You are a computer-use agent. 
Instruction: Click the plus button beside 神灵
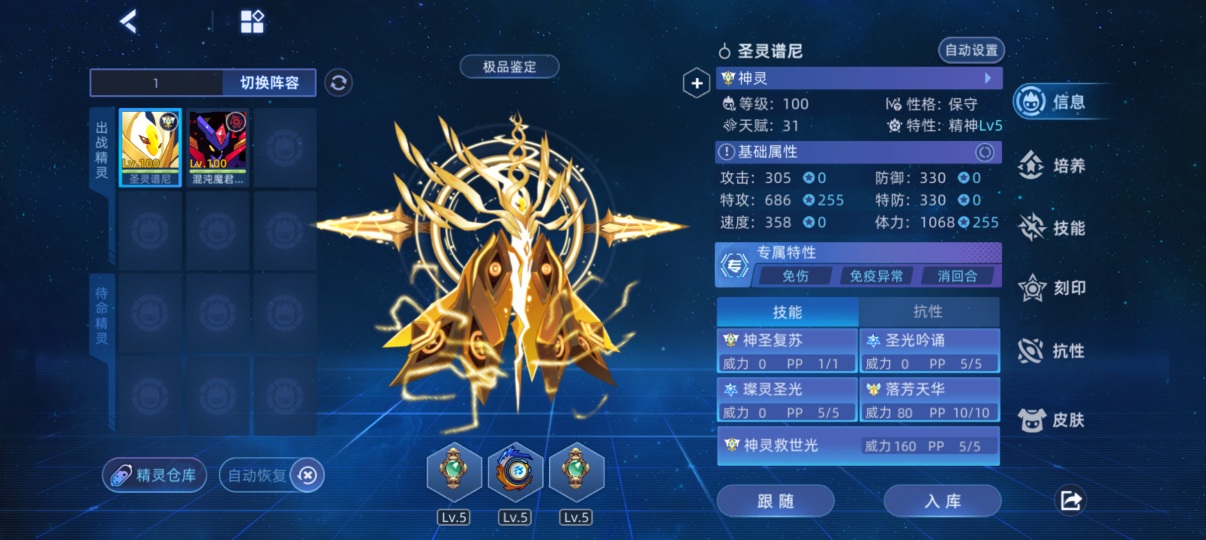pyautogui.click(x=696, y=84)
